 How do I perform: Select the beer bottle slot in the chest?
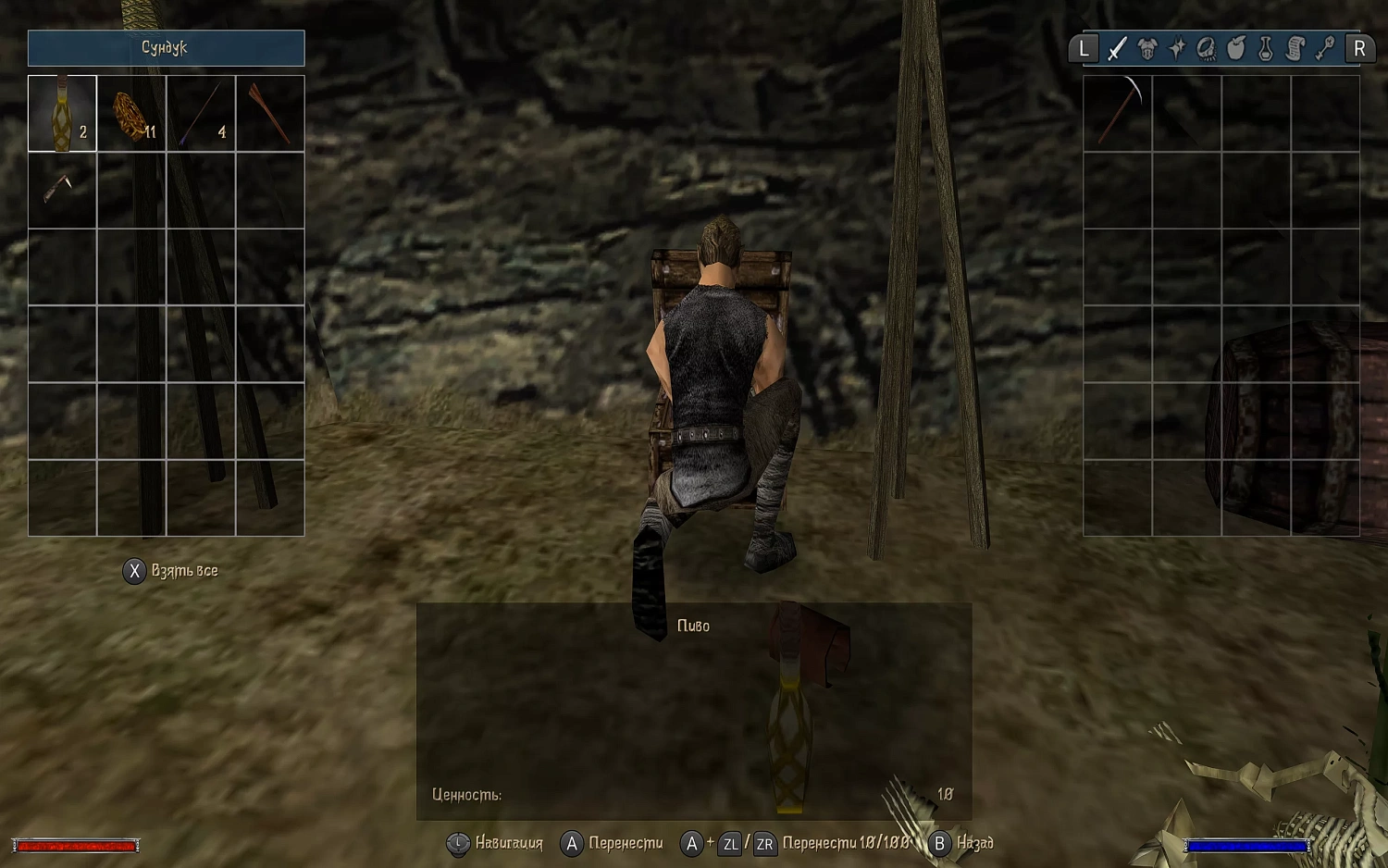pyautogui.click(x=62, y=114)
